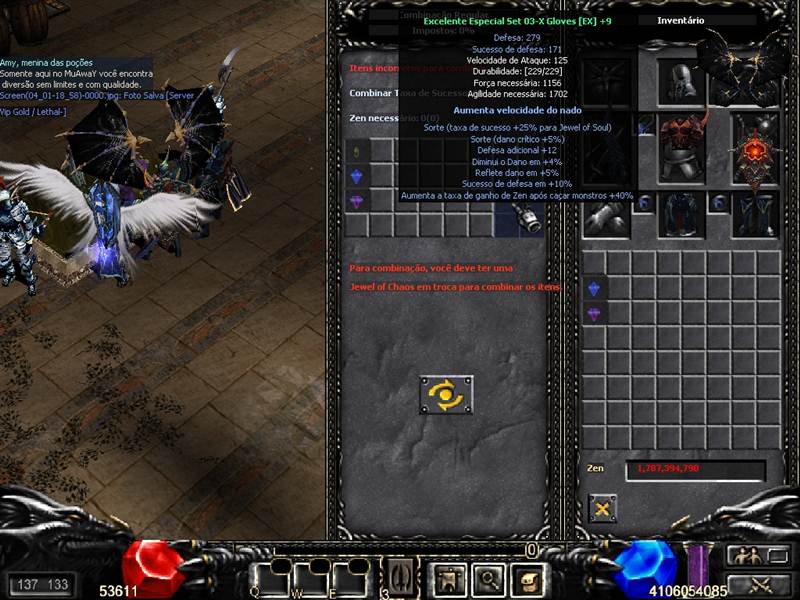Pick the blue jewel in the combination grid
This screenshot has height=600, width=800.
click(359, 176)
